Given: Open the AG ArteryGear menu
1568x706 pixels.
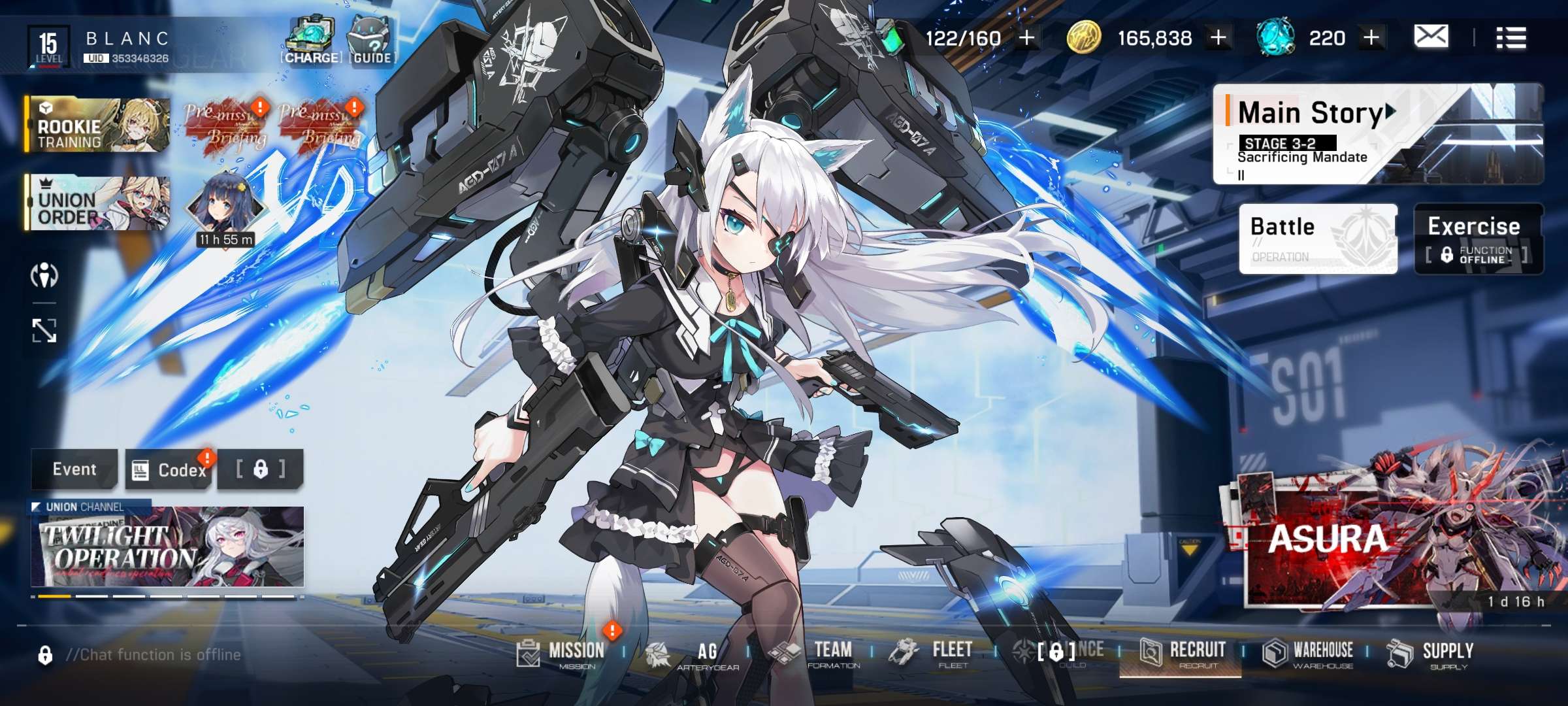Looking at the screenshot, I should (693, 654).
